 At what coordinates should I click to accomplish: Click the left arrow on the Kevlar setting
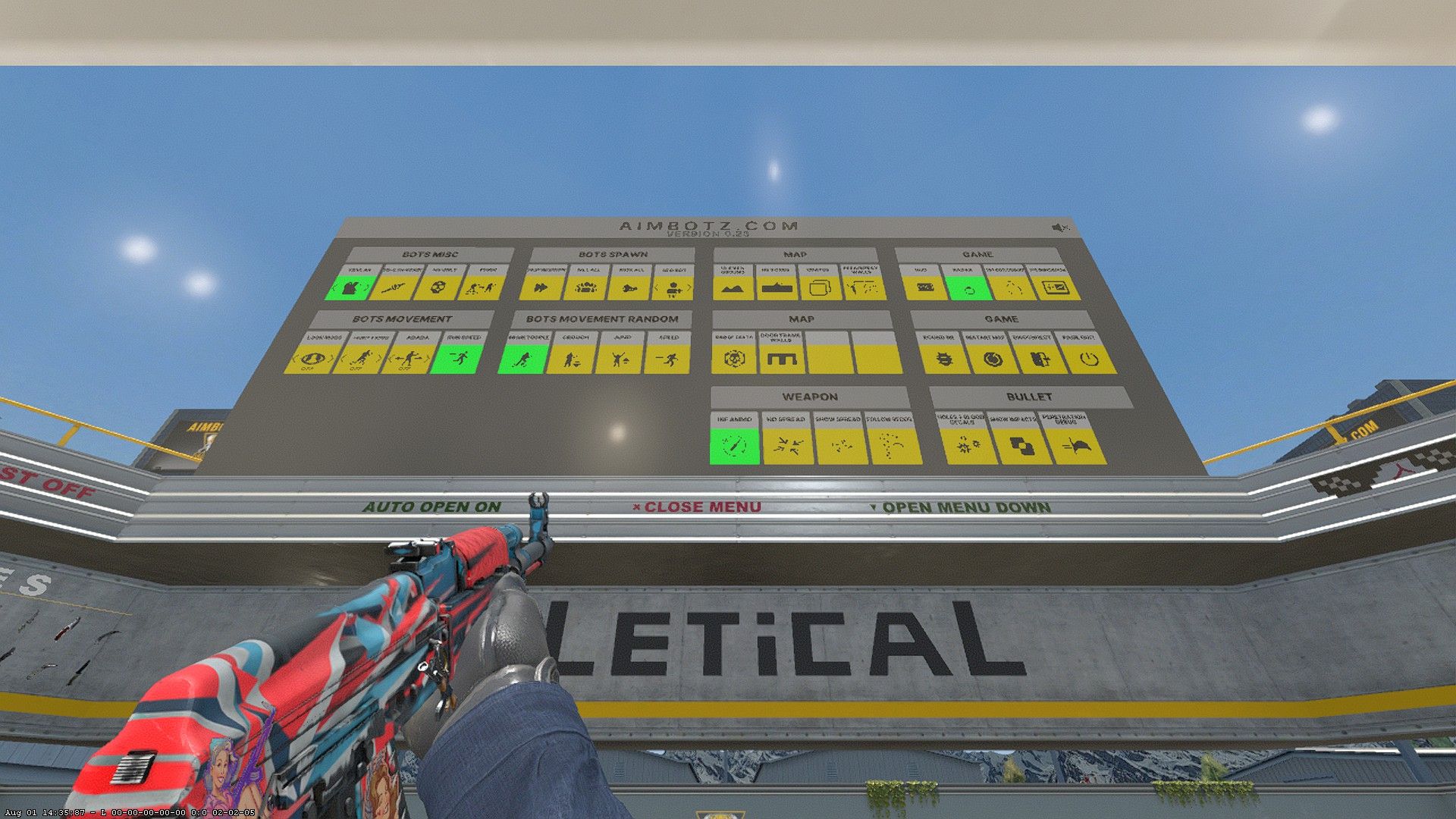(334, 287)
